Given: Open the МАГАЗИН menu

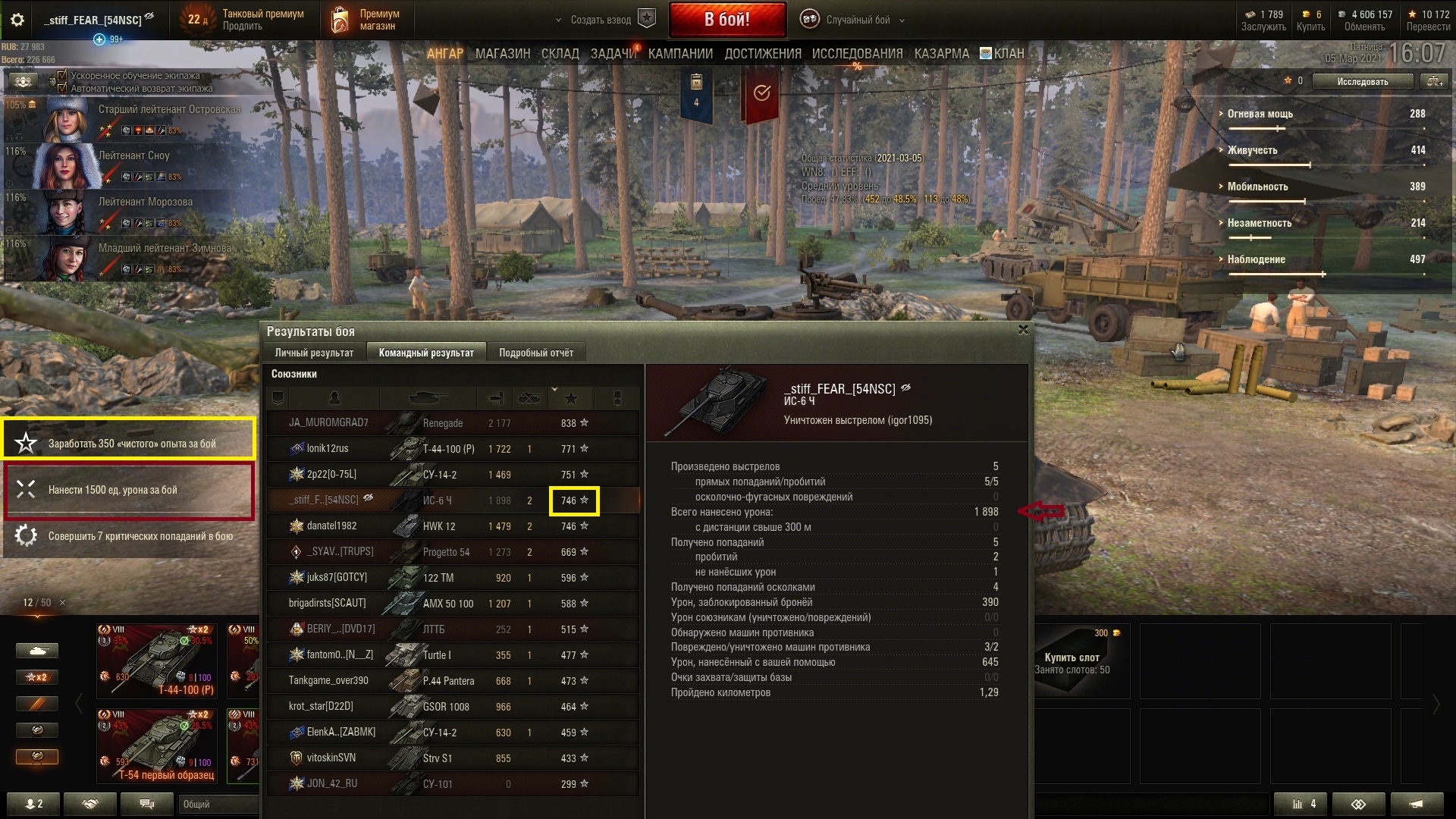Looking at the screenshot, I should click(502, 54).
